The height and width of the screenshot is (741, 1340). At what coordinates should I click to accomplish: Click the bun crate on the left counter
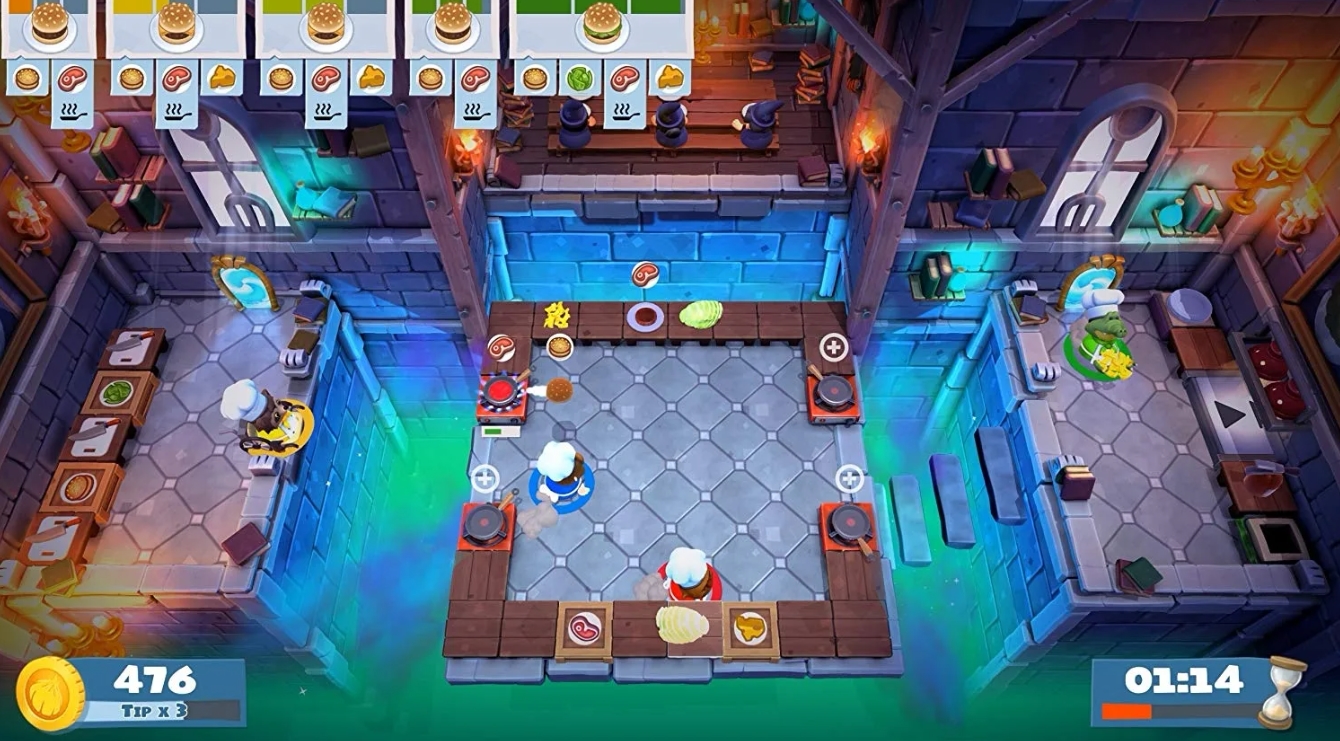pyautogui.click(x=80, y=487)
